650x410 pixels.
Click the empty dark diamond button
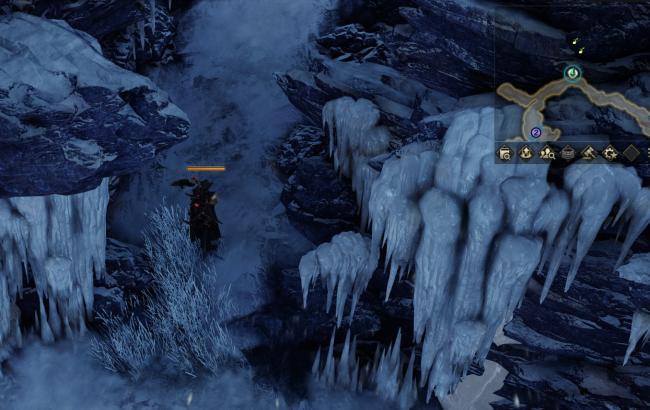tap(631, 153)
